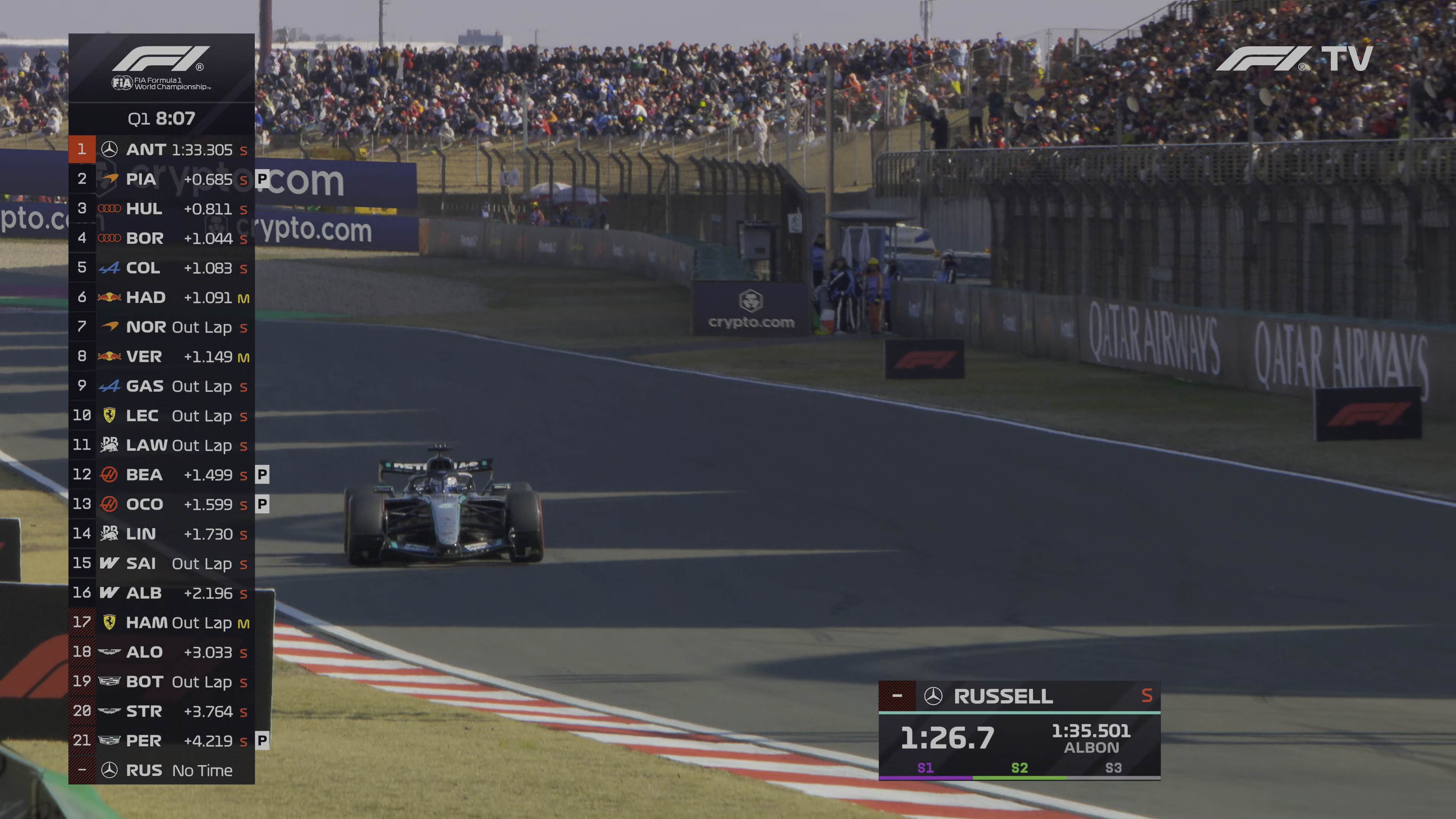The width and height of the screenshot is (1456, 819).
Task: Select the SAI driver row
Action: [162, 563]
